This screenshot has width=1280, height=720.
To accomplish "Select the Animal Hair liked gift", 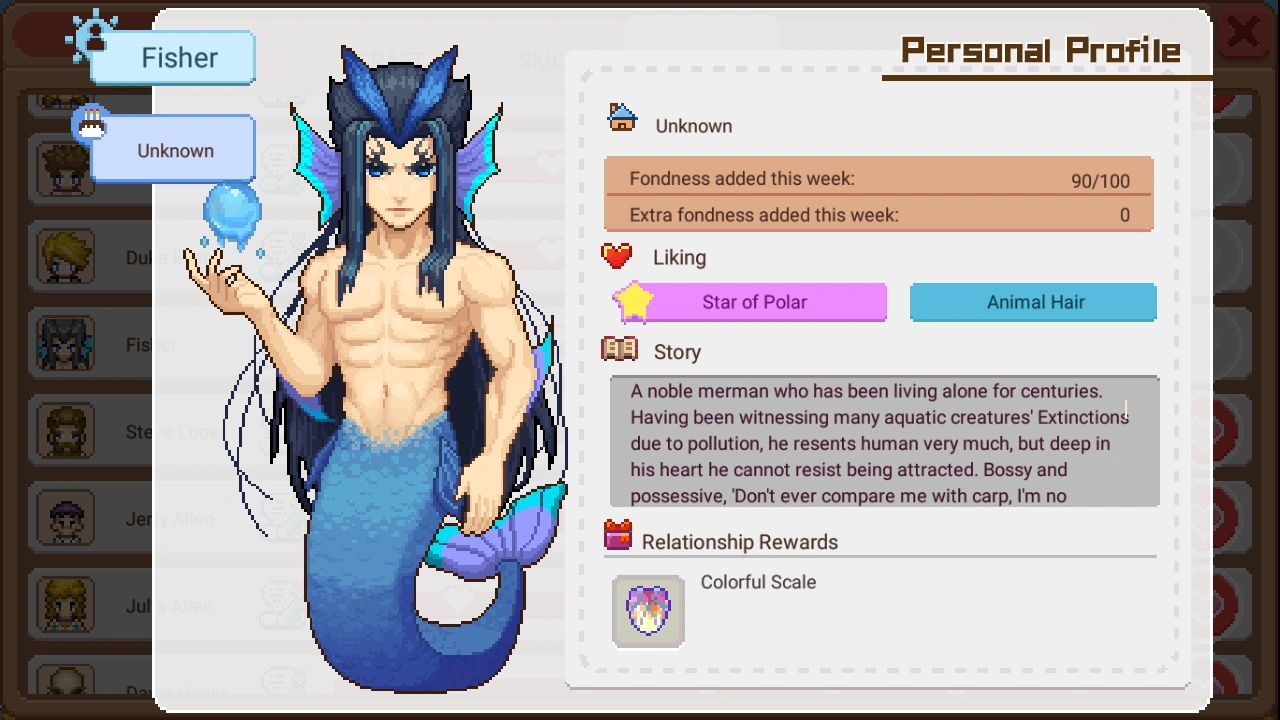I will 1032,302.
